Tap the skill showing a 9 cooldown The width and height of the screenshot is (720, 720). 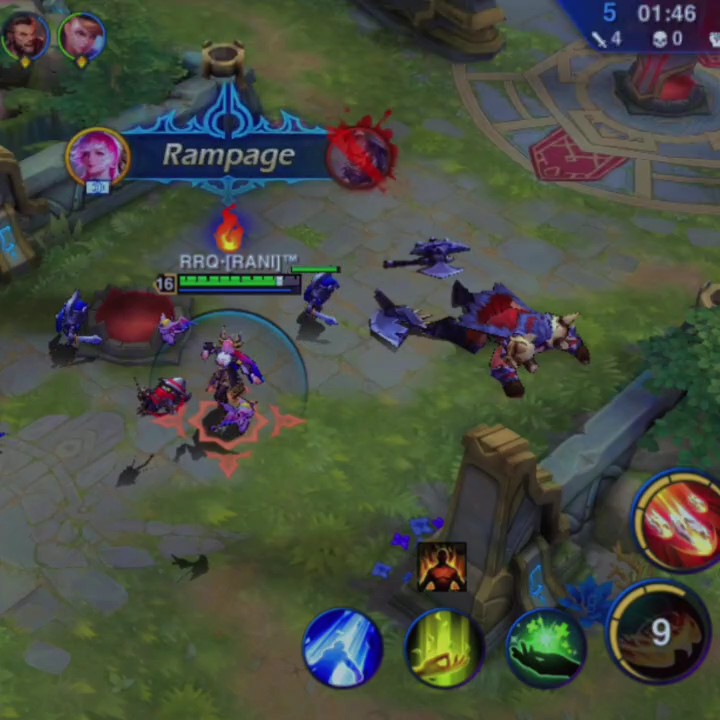(658, 632)
